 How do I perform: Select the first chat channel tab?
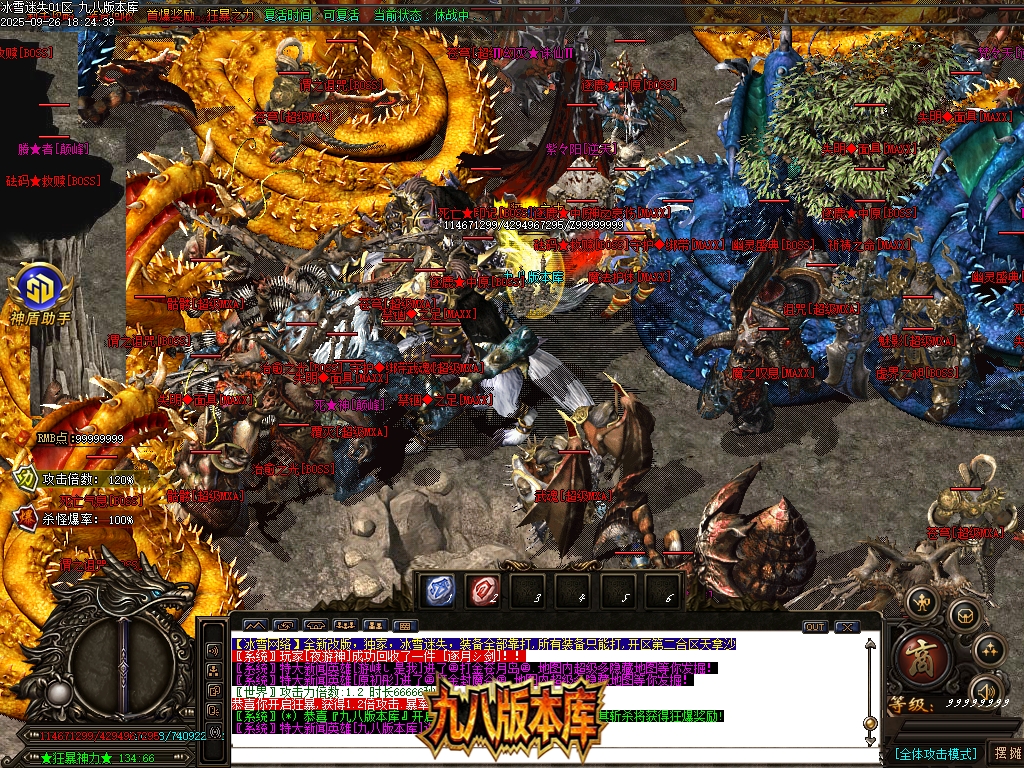(x=254, y=627)
